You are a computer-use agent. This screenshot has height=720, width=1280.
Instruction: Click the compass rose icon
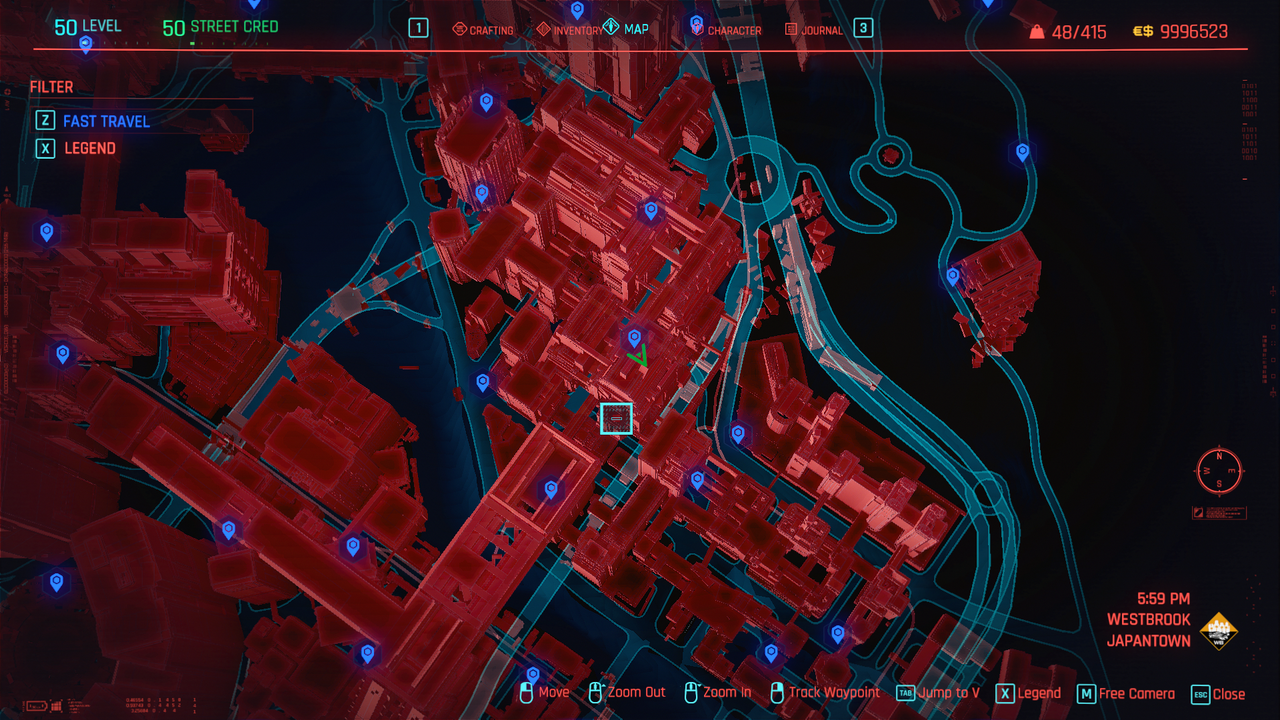1219,470
